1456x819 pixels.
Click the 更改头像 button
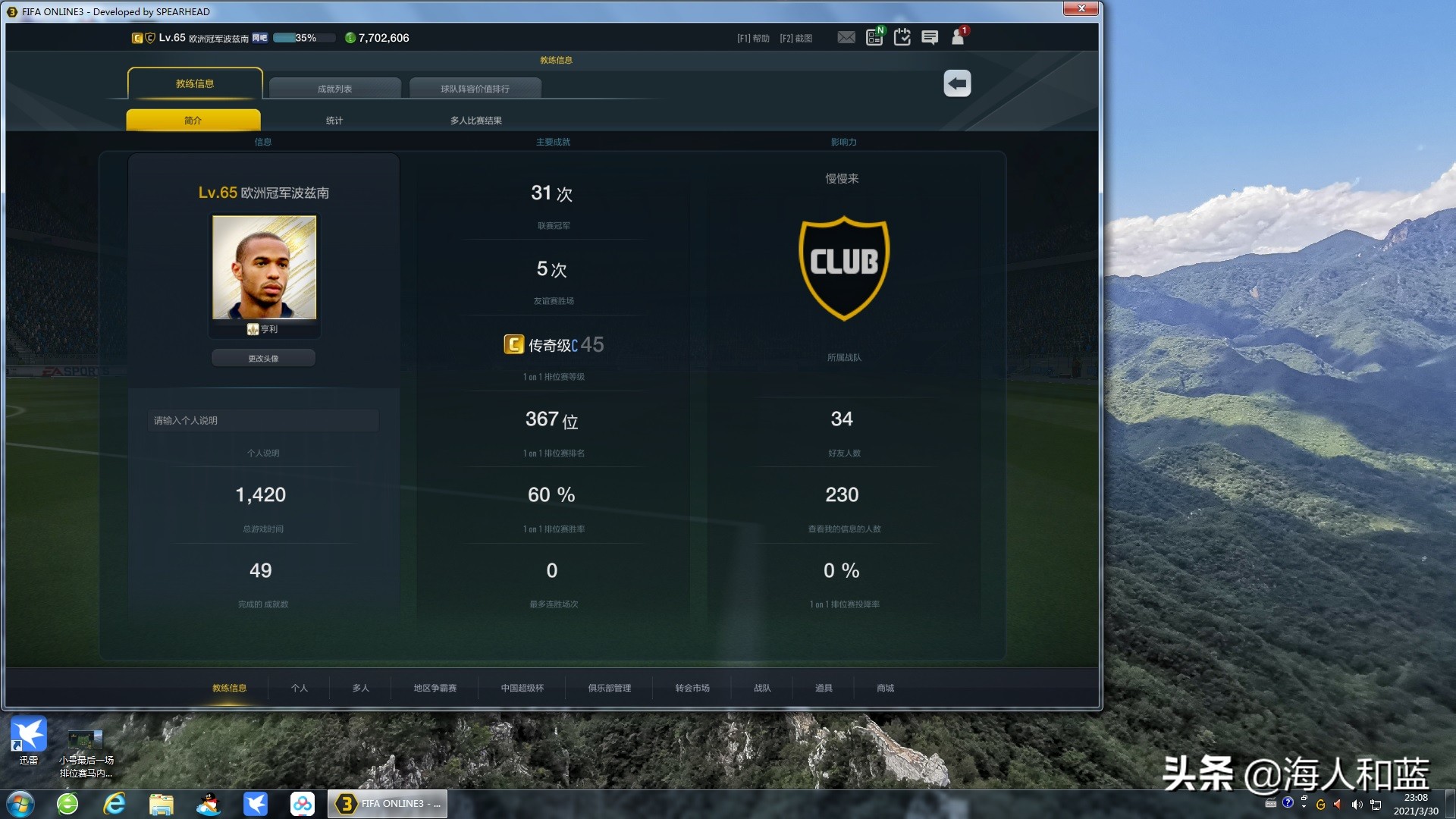coord(263,357)
